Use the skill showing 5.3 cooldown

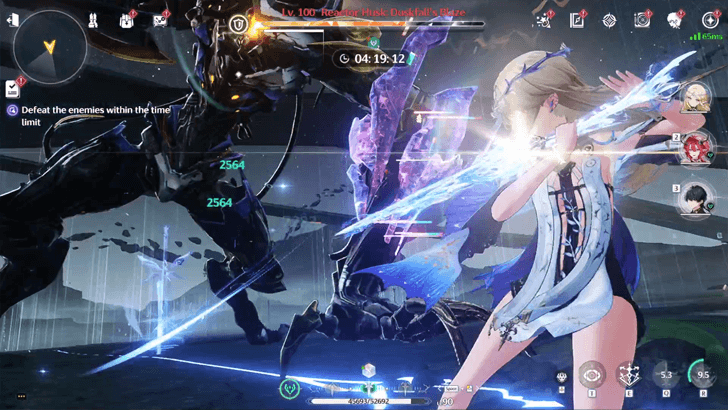[664, 375]
